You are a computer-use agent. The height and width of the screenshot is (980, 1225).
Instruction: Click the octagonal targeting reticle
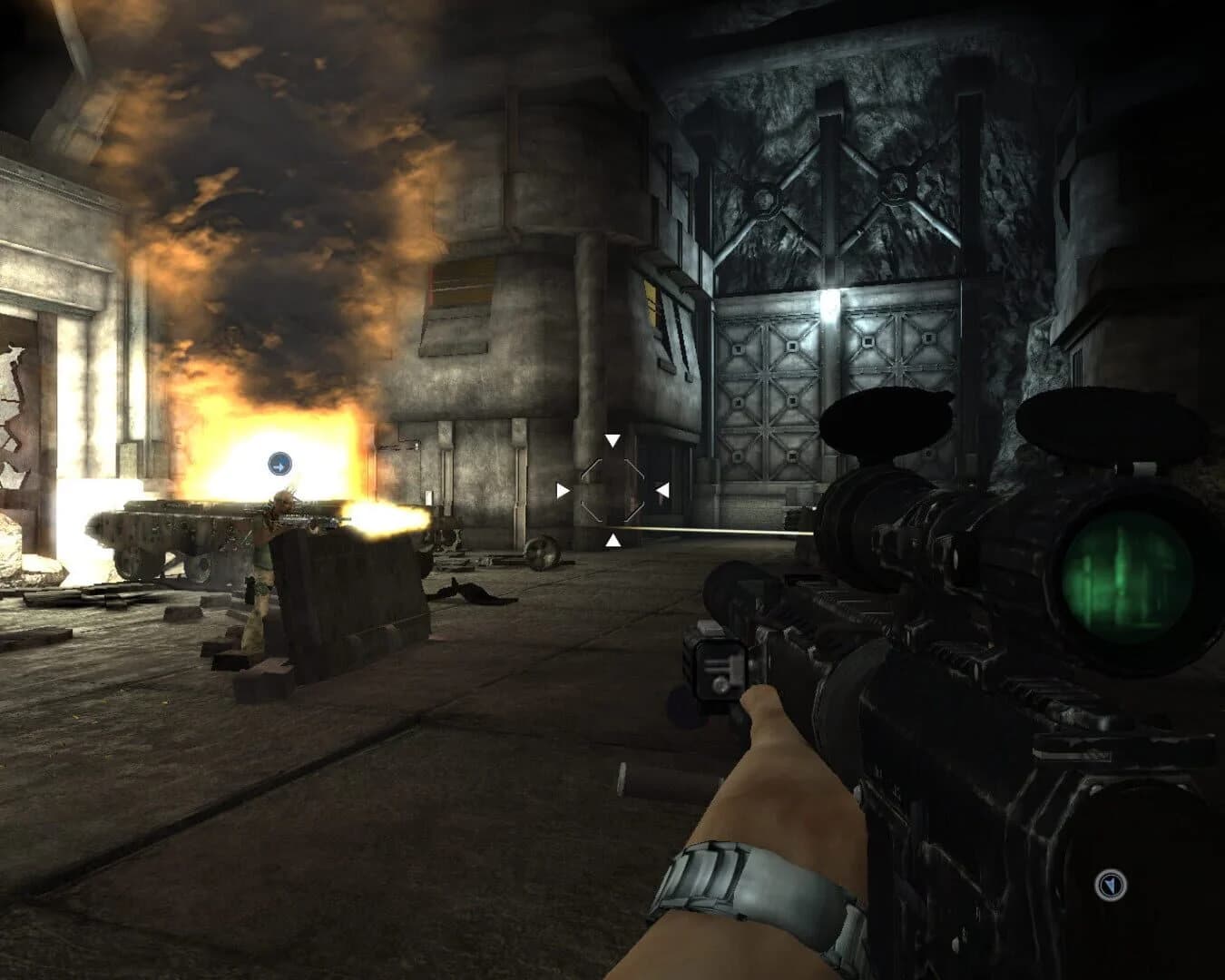point(612,490)
